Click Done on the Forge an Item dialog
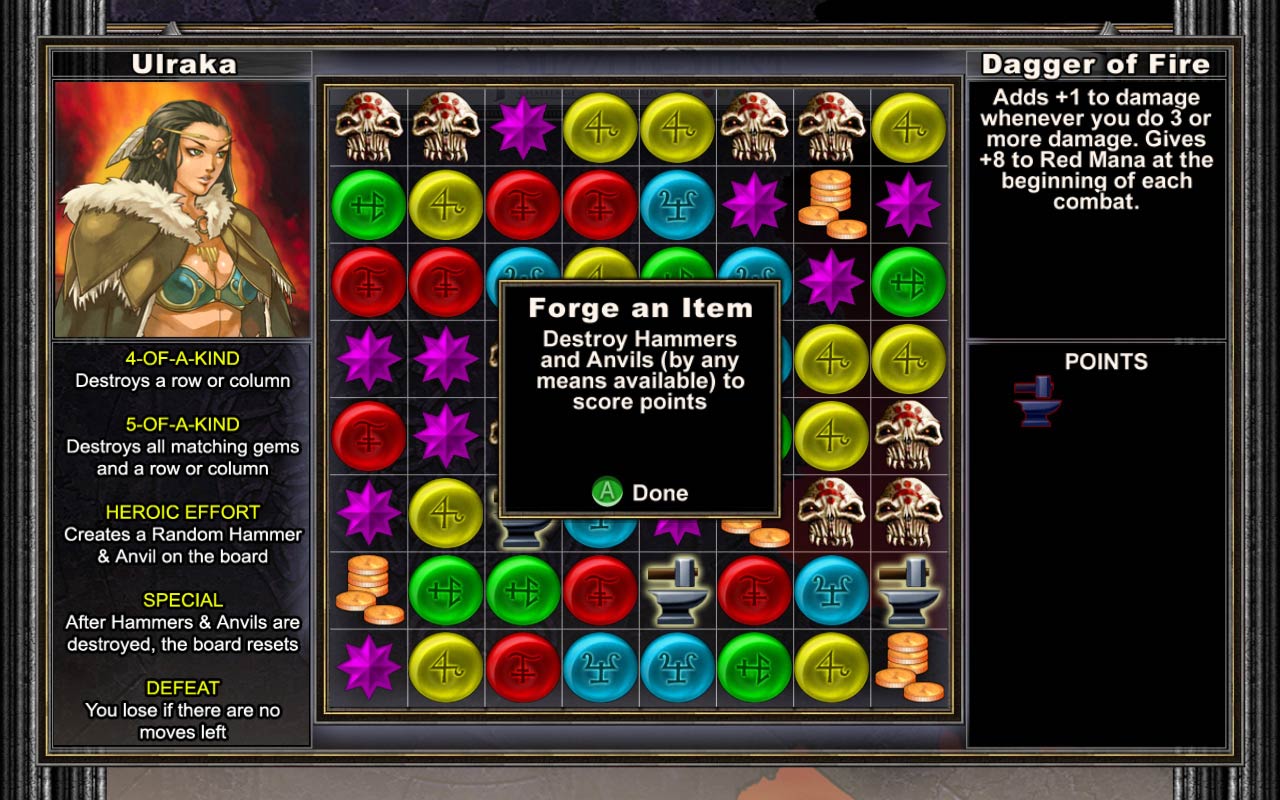Screen dimensions: 1280x800 pos(638,492)
